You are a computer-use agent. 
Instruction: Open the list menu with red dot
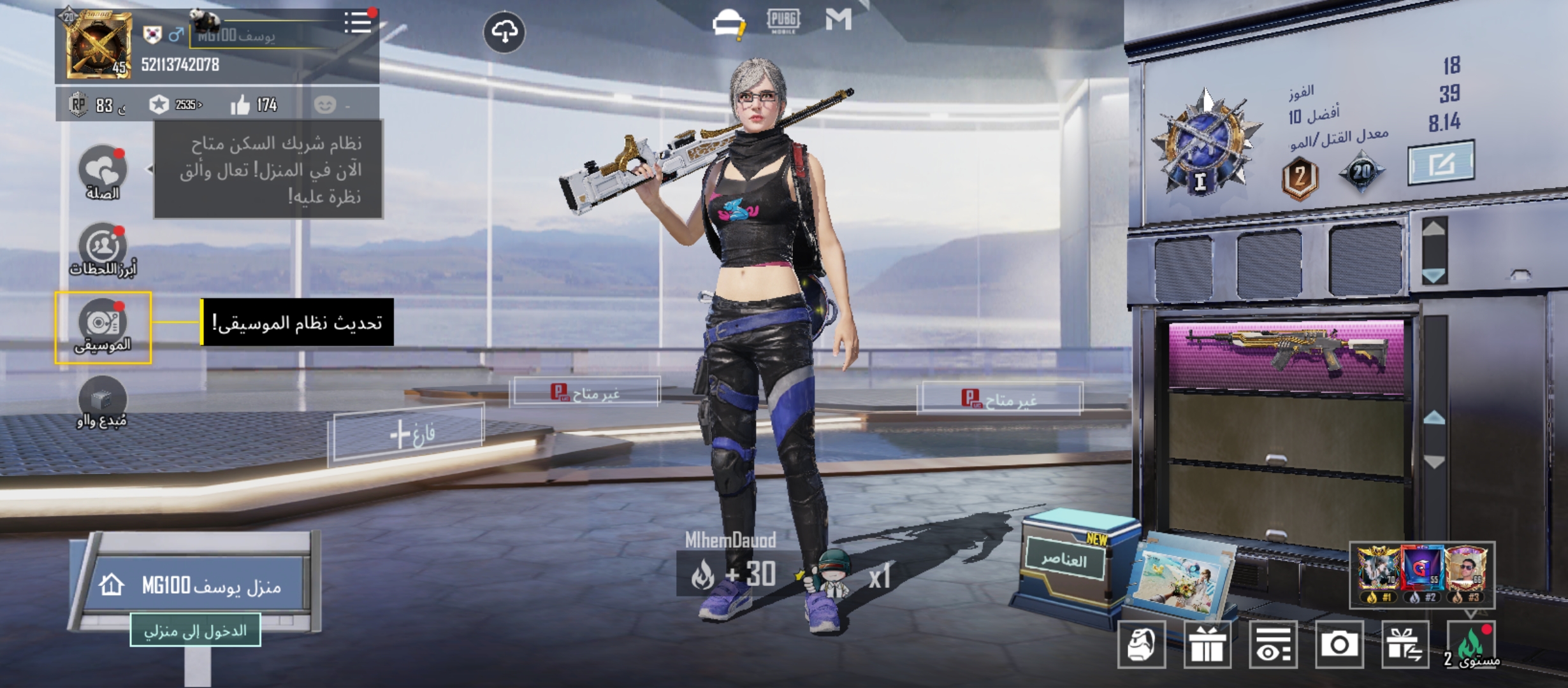pos(358,23)
